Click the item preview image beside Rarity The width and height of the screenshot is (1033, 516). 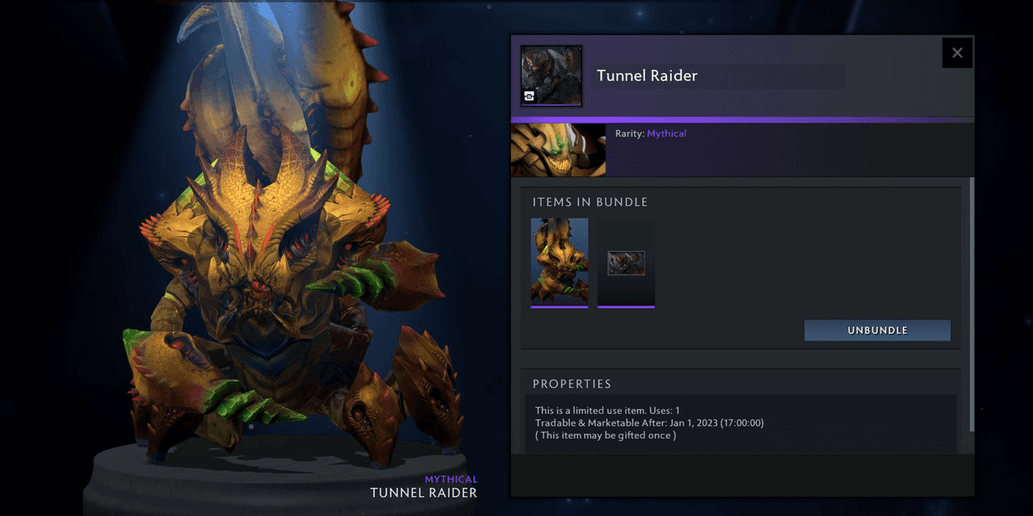pos(558,149)
